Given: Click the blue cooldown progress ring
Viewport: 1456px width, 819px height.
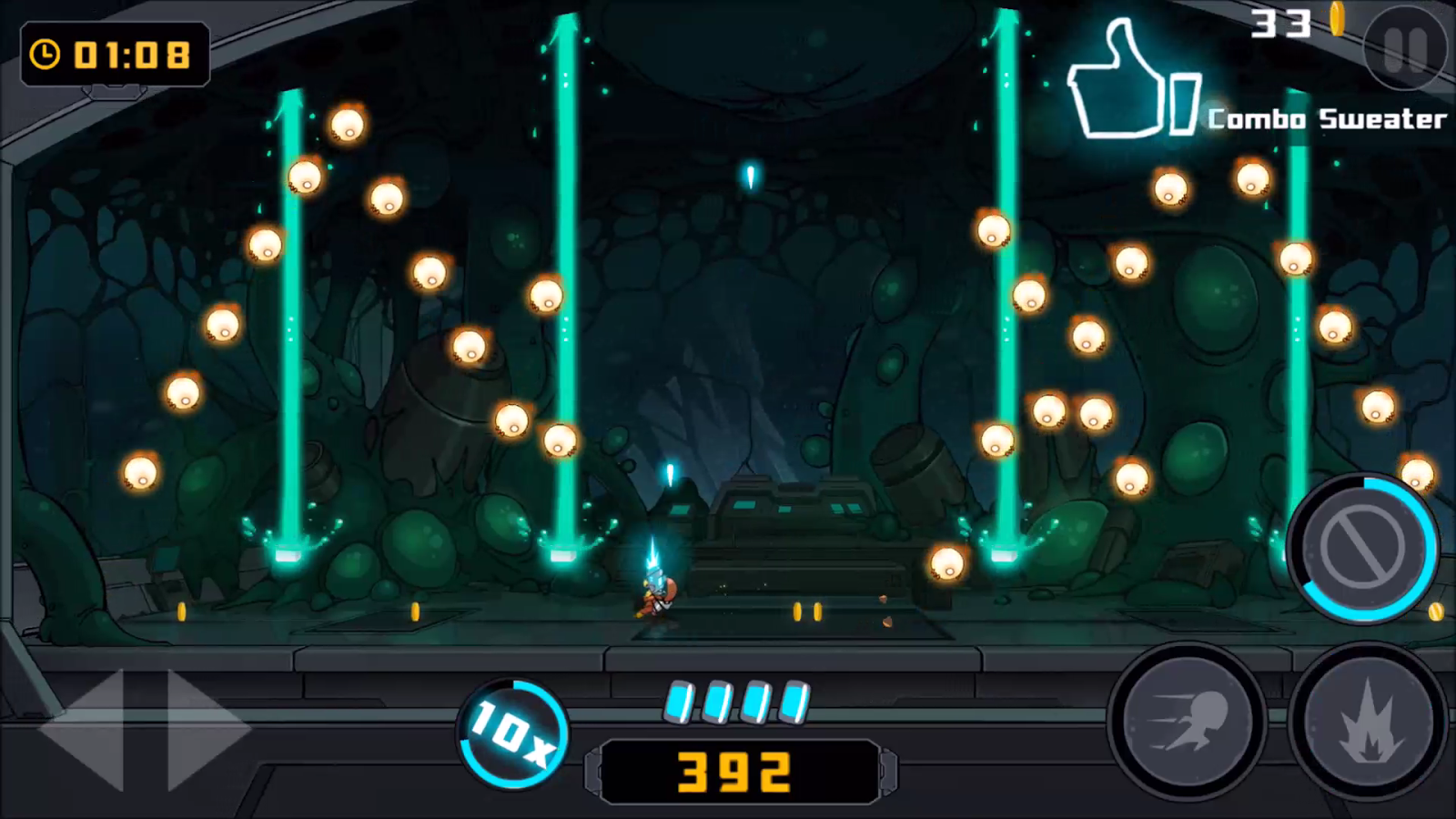Looking at the screenshot, I should 1365,546.
